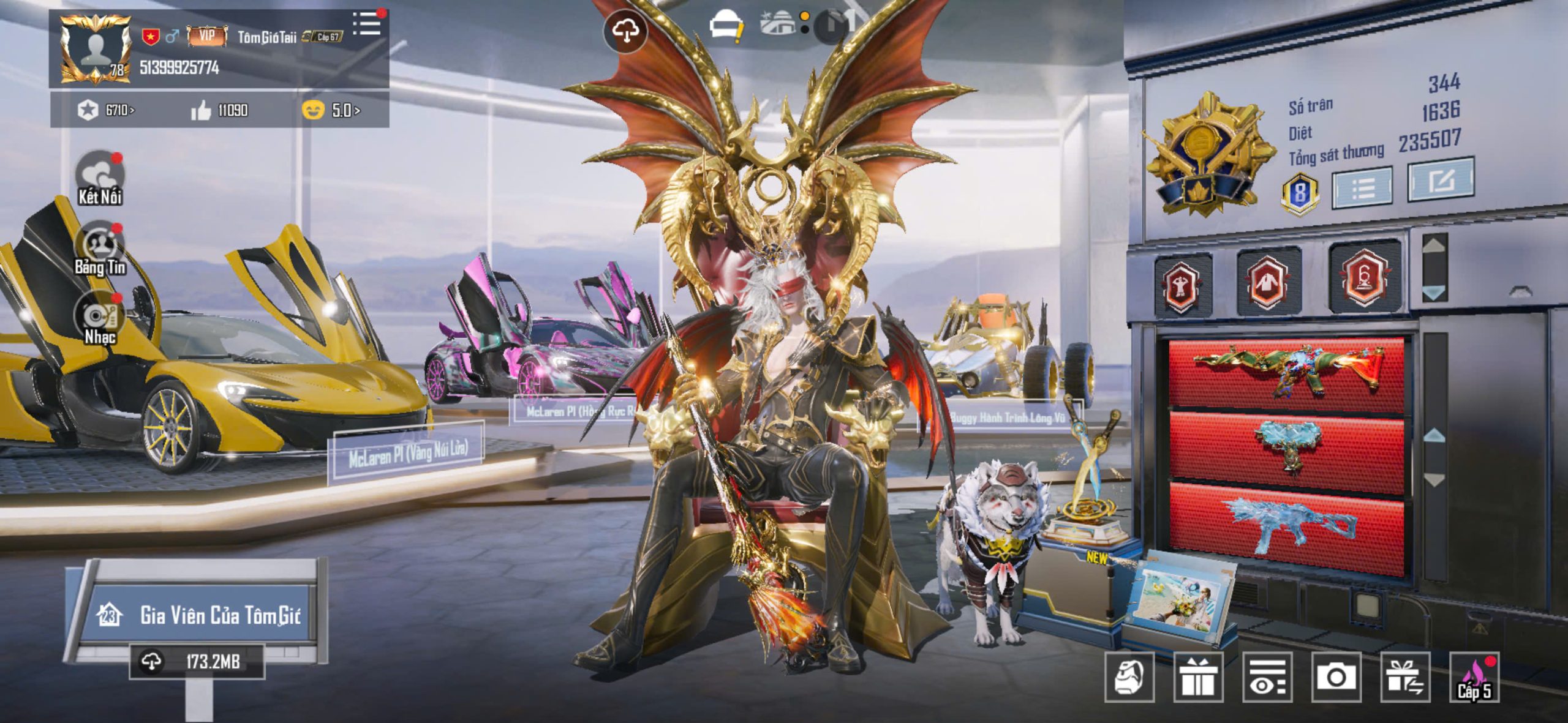1568x723 pixels.
Task: Open the popularity star score 6710
Action: [105, 110]
